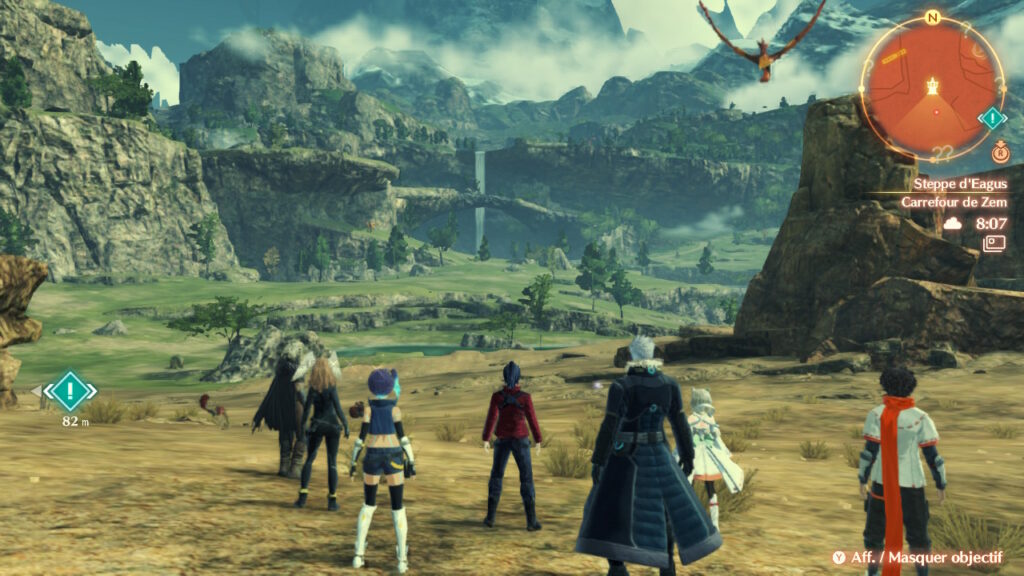Click the card-shaped icon under the clock
The image size is (1024, 576).
pos(993,244)
